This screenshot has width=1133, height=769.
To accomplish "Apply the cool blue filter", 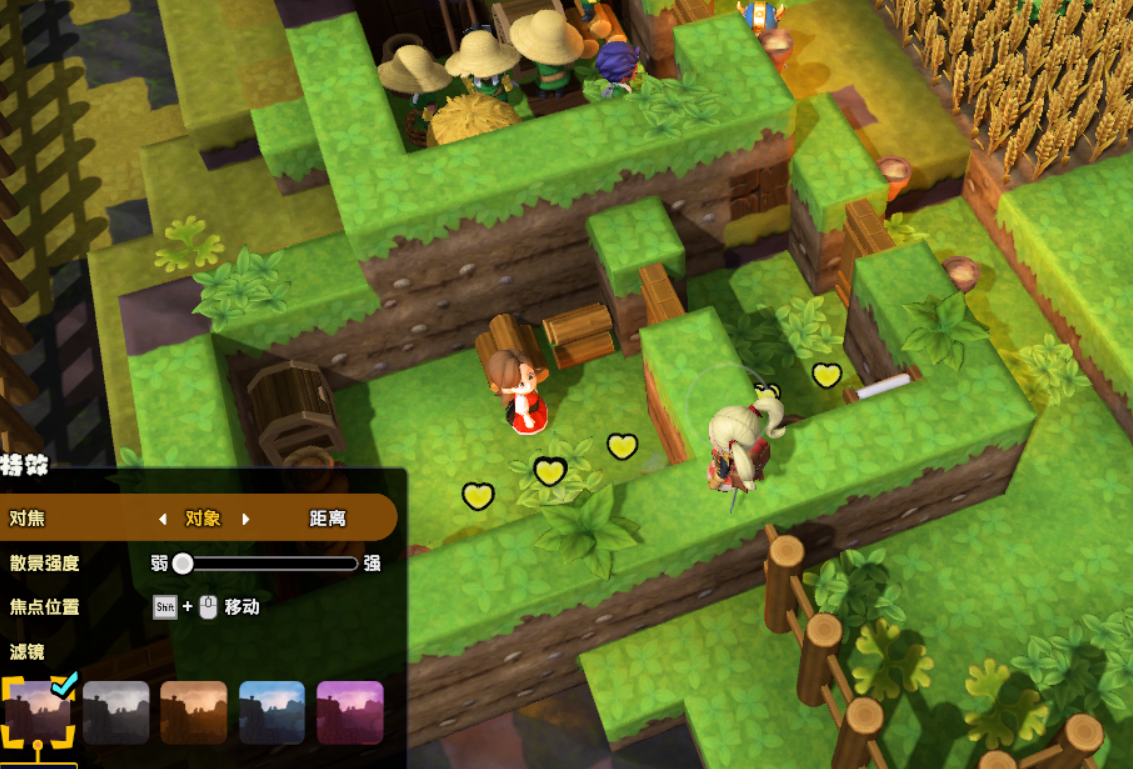I will tap(272, 713).
